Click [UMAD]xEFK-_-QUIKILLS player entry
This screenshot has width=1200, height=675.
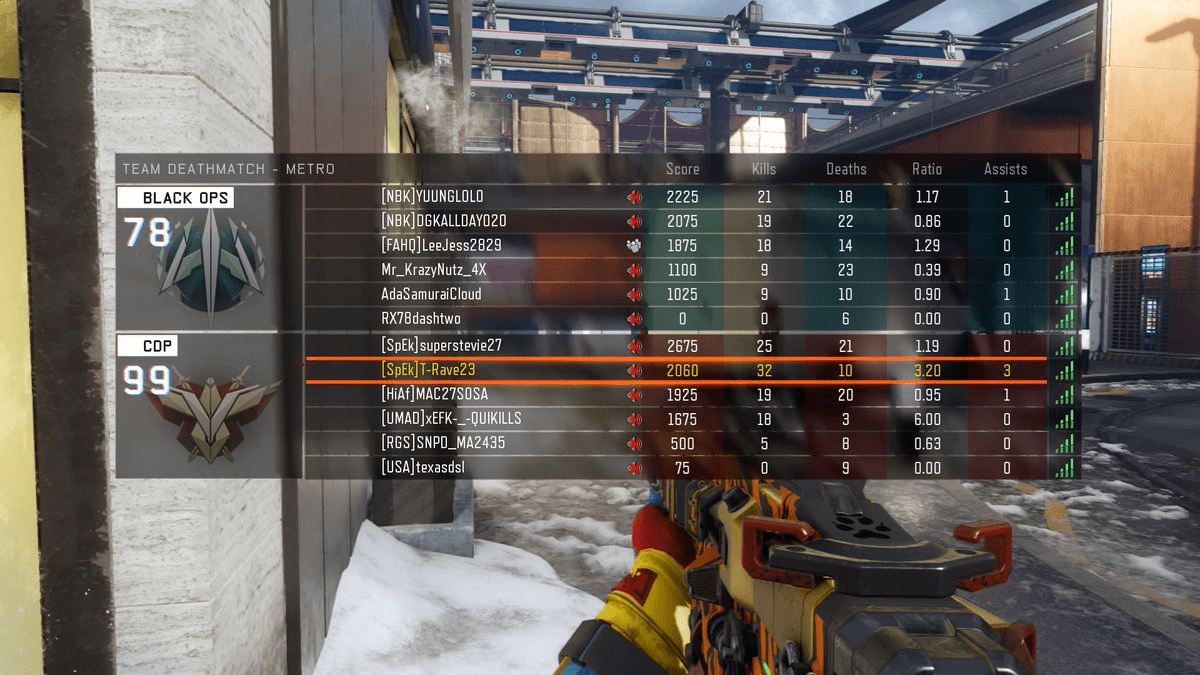pos(451,418)
